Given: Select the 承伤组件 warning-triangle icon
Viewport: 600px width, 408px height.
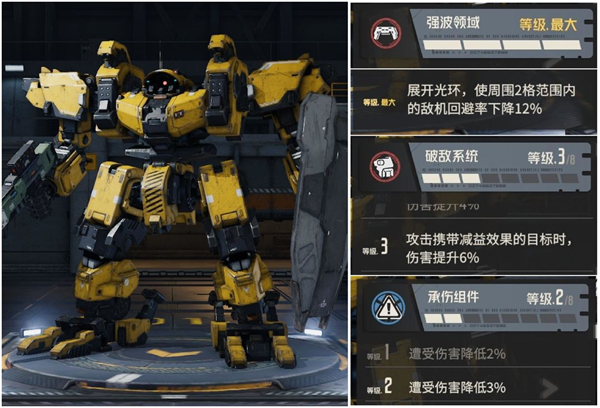Looking at the screenshot, I should (x=381, y=304).
